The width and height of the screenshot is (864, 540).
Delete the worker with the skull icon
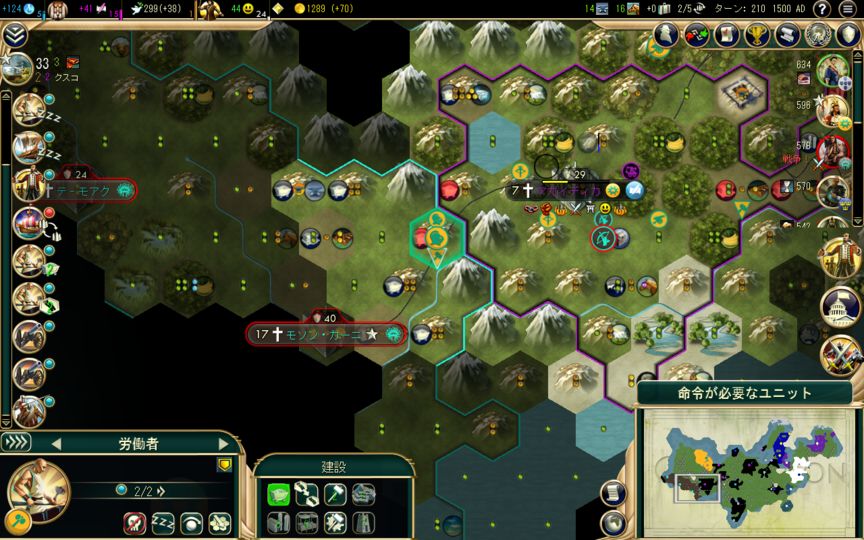coord(136,523)
